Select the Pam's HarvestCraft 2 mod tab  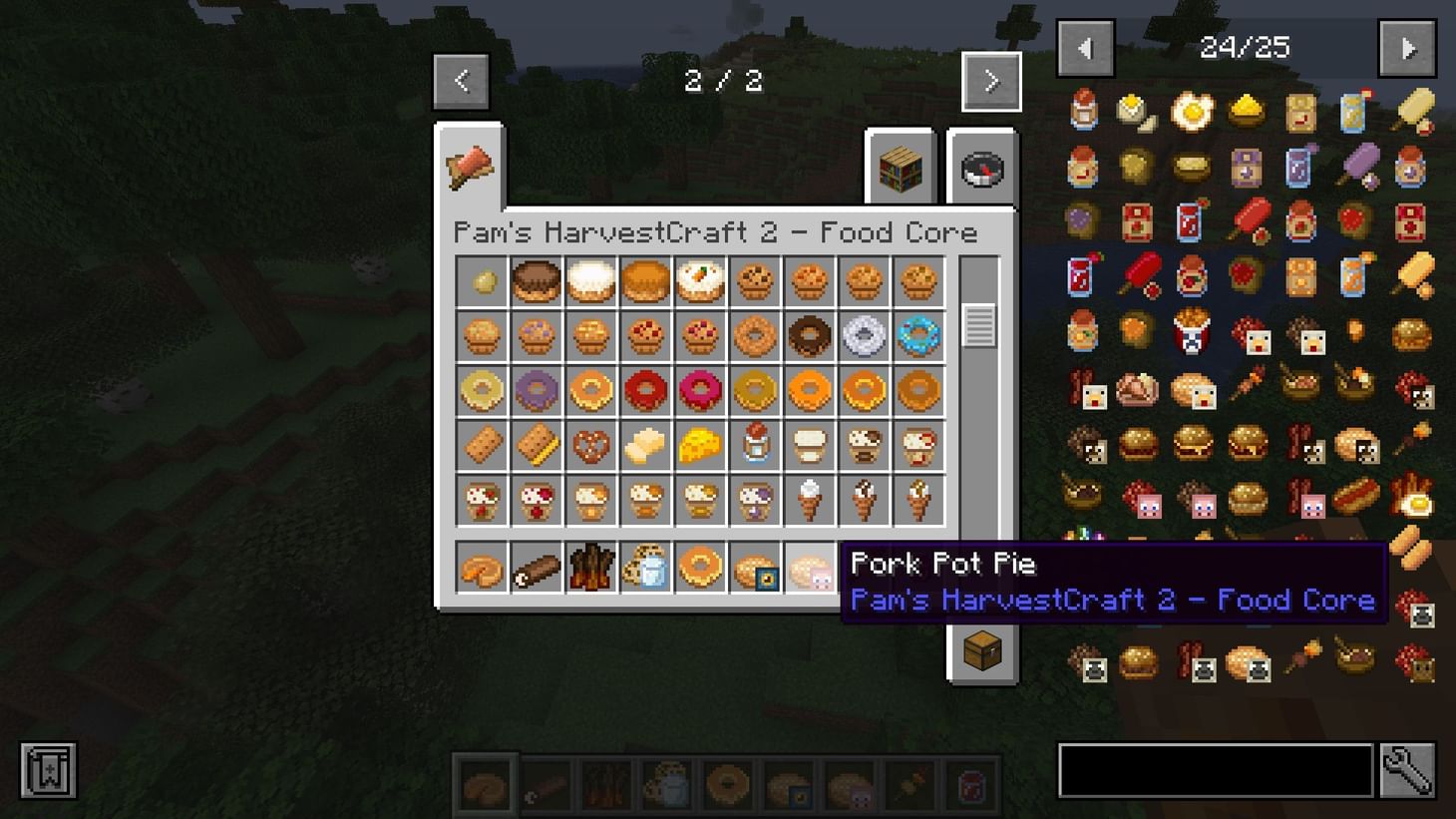pyautogui.click(x=469, y=167)
